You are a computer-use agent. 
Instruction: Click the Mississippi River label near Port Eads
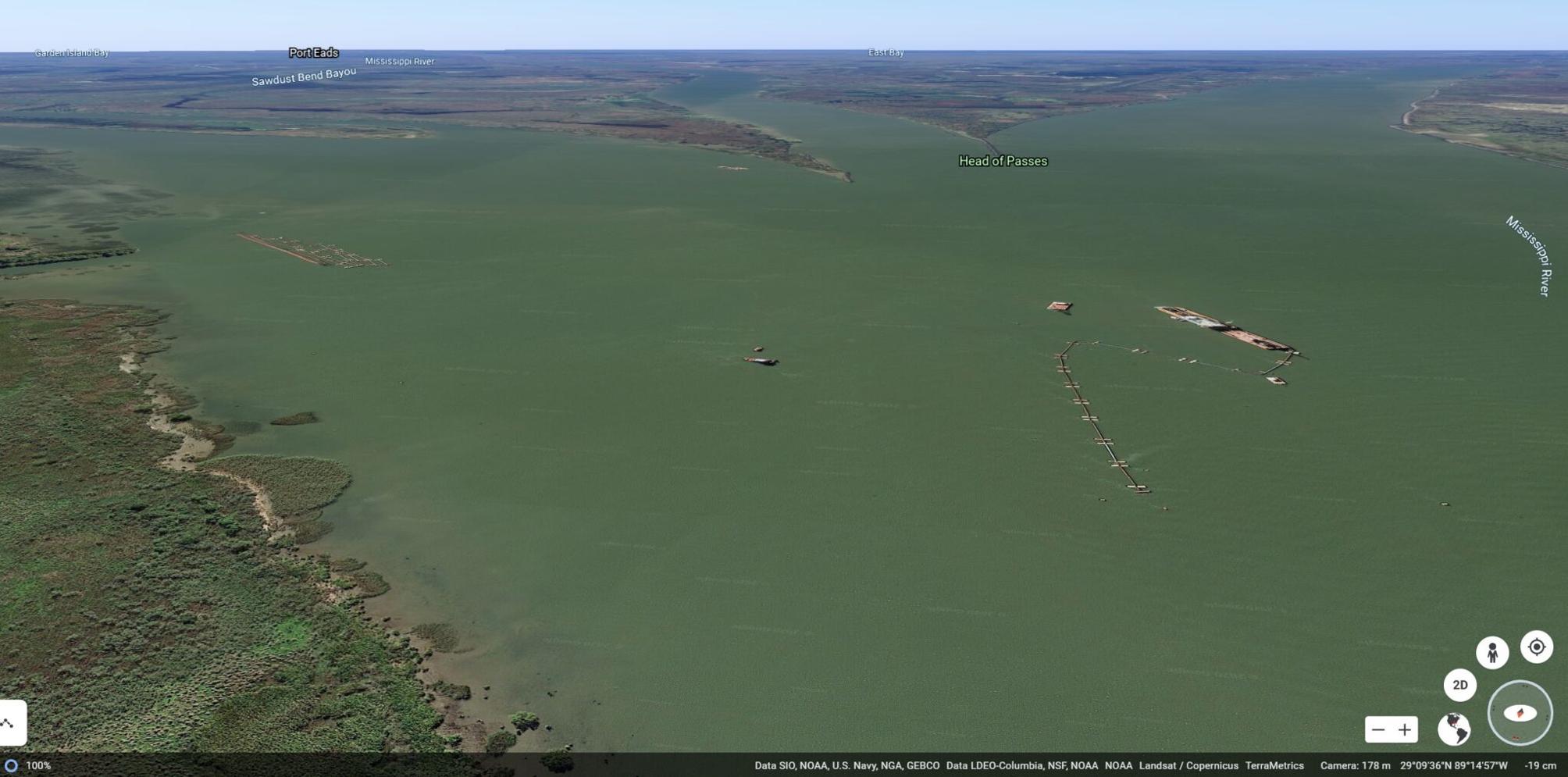(400, 61)
